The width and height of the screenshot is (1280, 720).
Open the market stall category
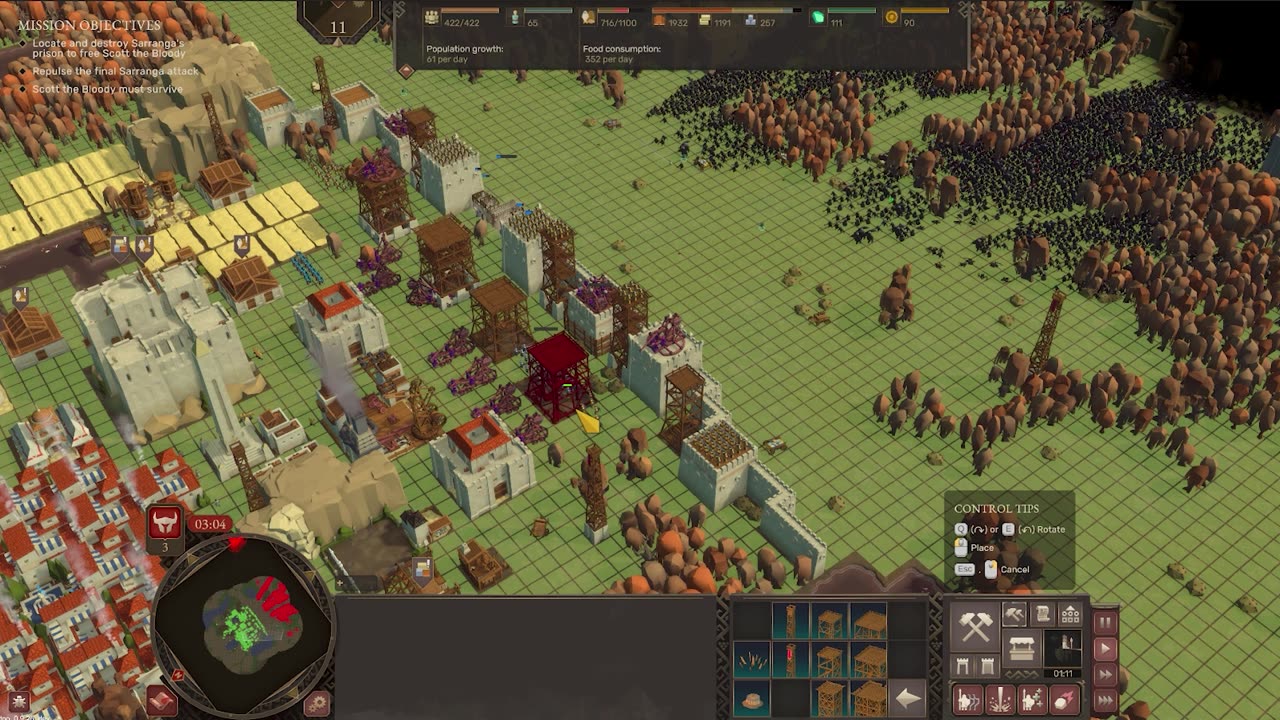click(1022, 650)
